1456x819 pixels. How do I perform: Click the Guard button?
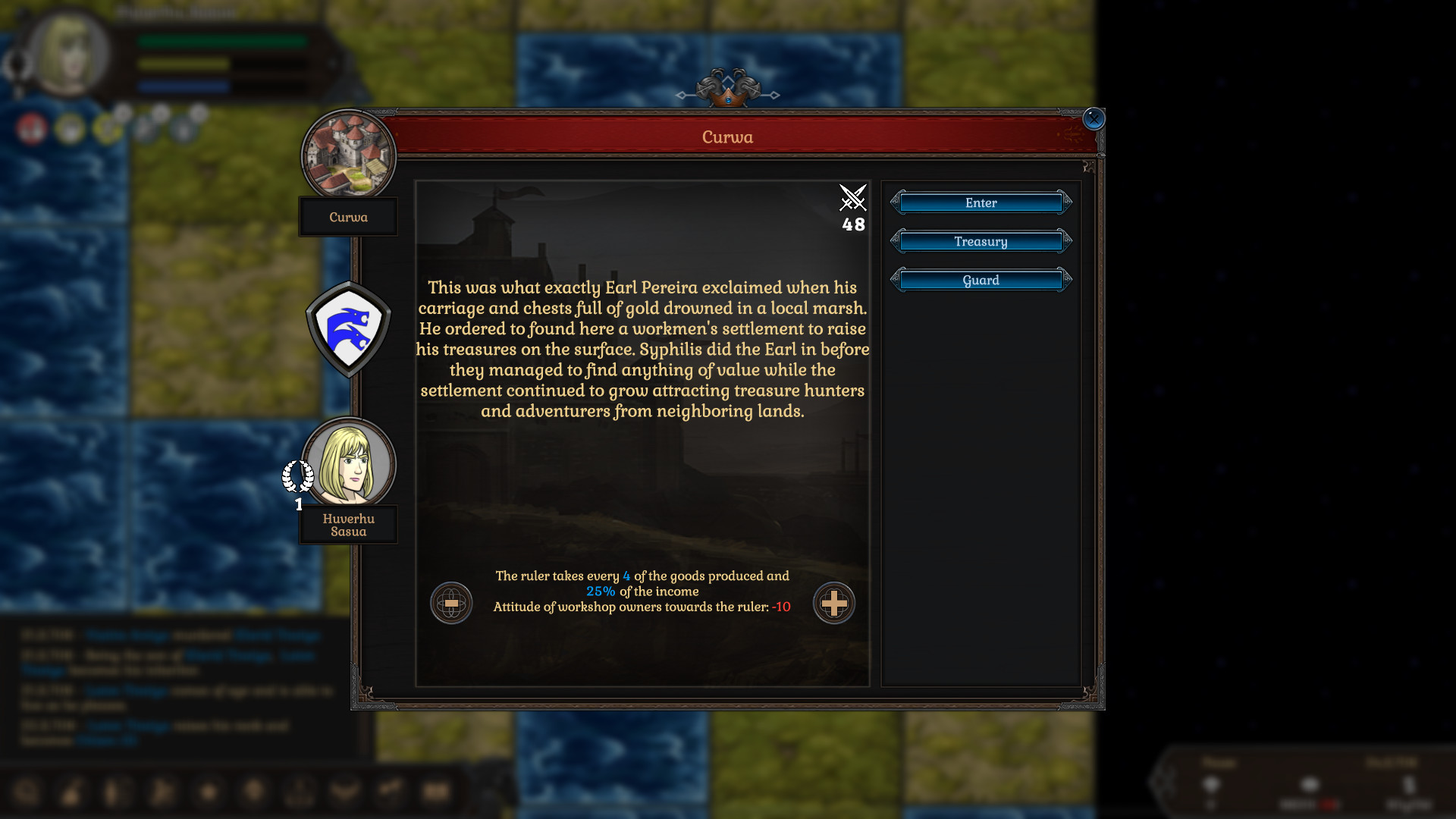[981, 280]
